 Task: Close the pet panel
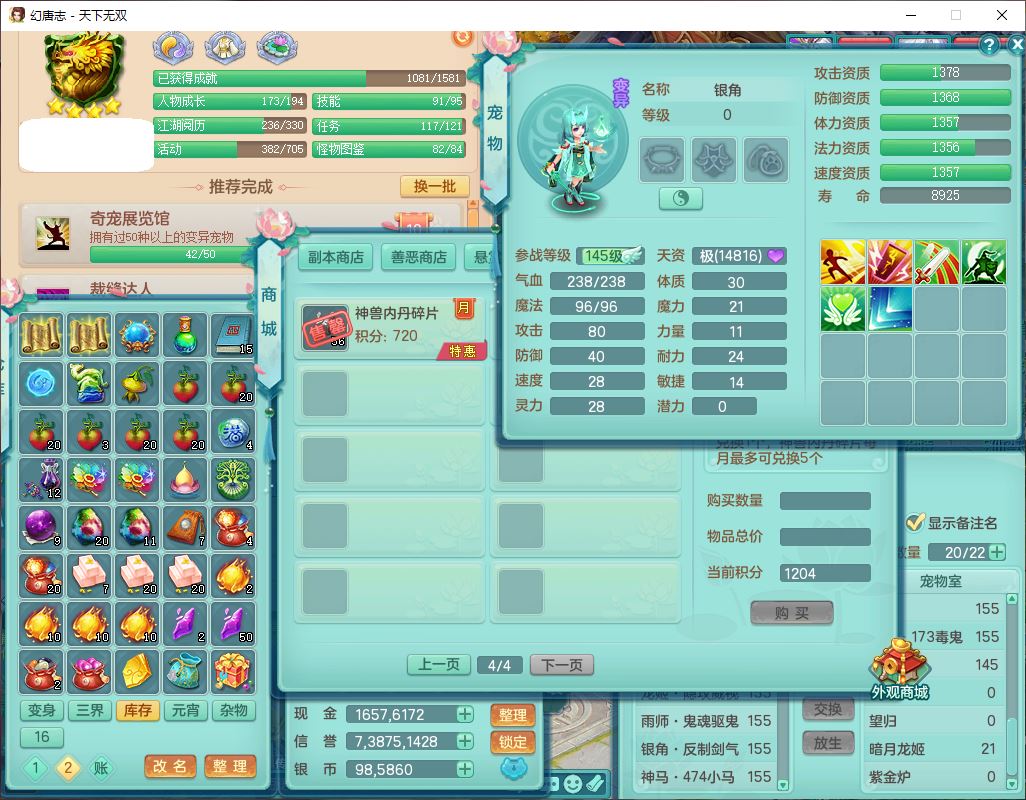[x=1014, y=45]
